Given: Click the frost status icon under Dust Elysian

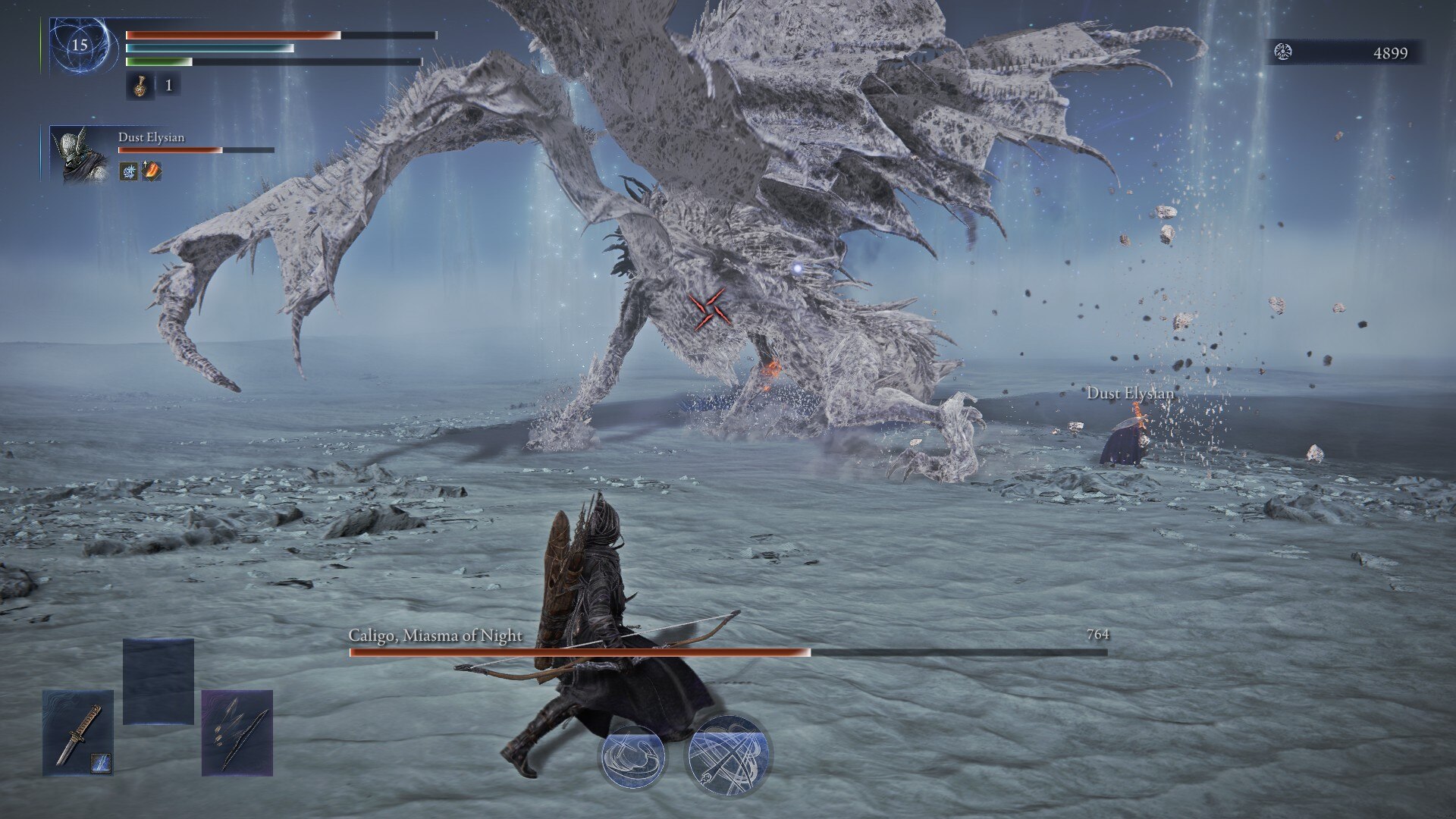Looking at the screenshot, I should [129, 171].
